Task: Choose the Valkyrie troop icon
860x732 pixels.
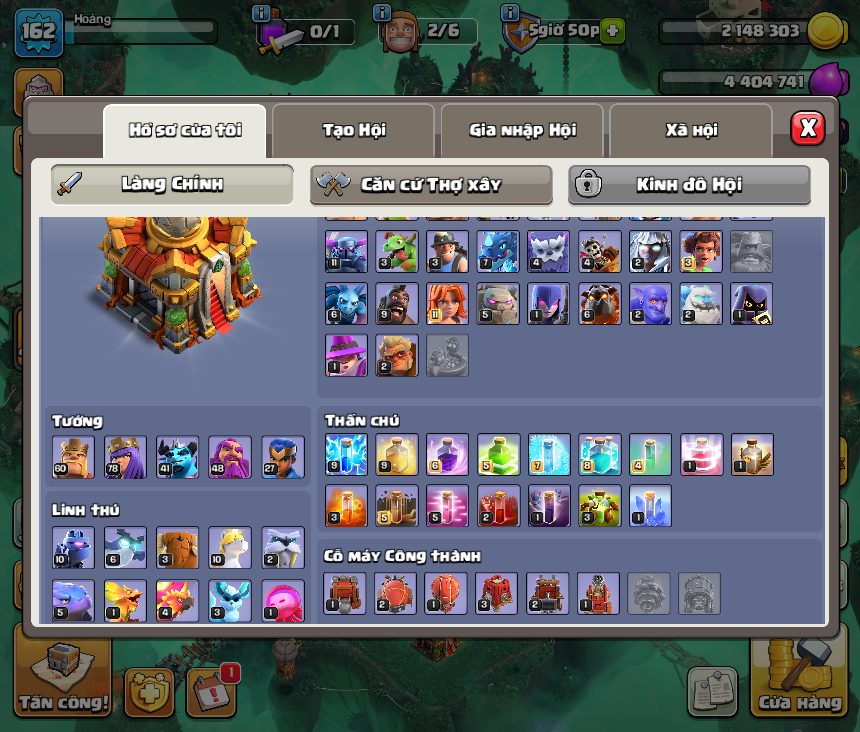Action: pyautogui.click(x=448, y=304)
